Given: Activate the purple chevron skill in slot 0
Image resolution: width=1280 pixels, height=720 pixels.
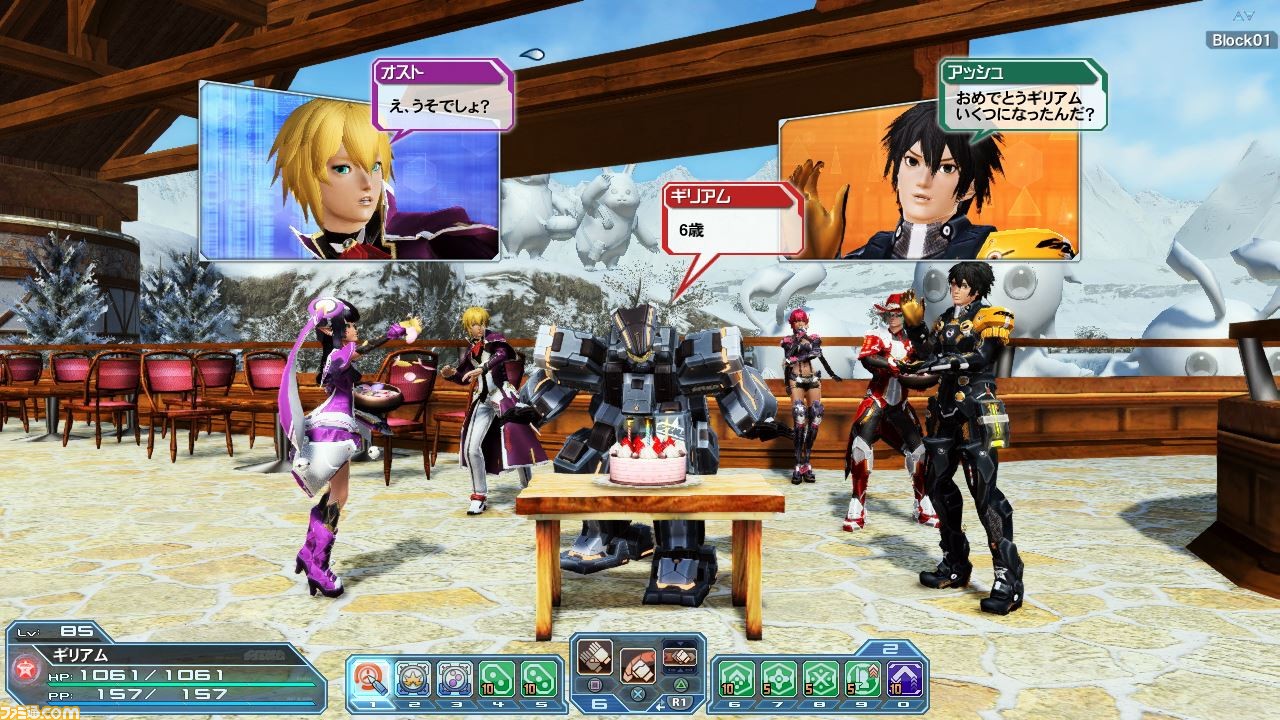Looking at the screenshot, I should [904, 678].
